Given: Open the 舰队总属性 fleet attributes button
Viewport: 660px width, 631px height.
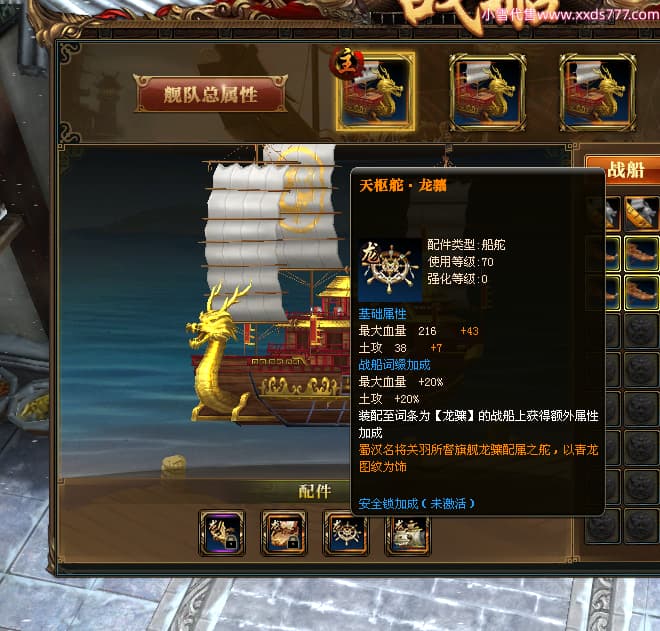Looking at the screenshot, I should click(211, 95).
